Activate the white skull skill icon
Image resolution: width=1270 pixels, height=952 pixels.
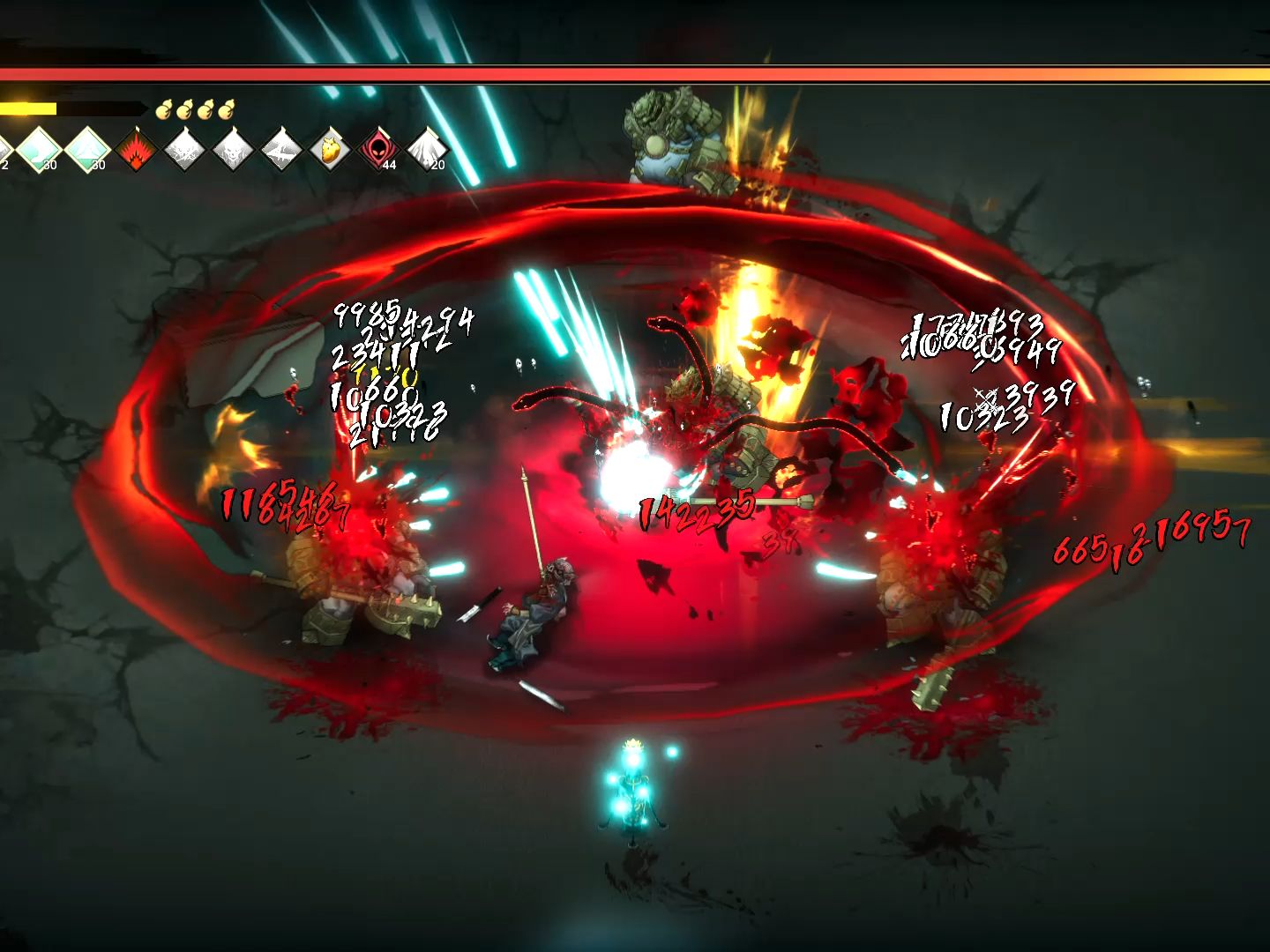[233, 150]
